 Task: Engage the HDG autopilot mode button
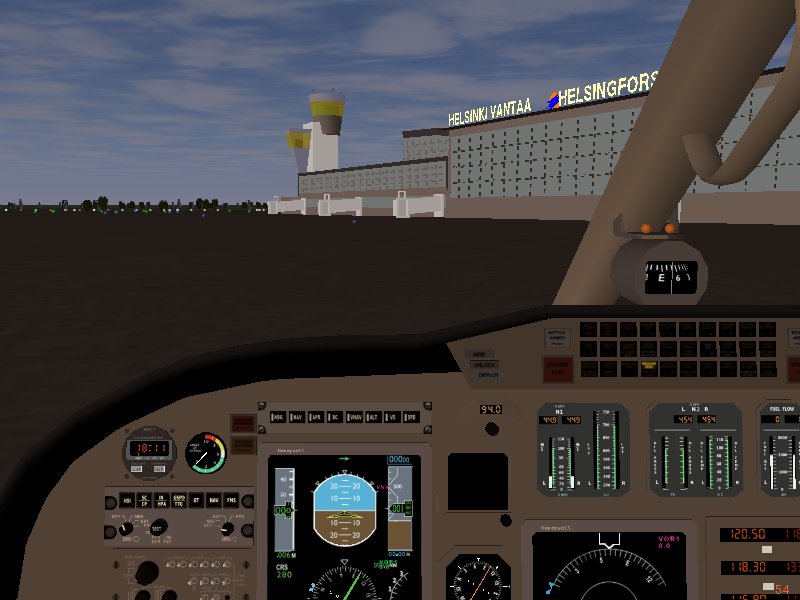pyautogui.click(x=278, y=415)
